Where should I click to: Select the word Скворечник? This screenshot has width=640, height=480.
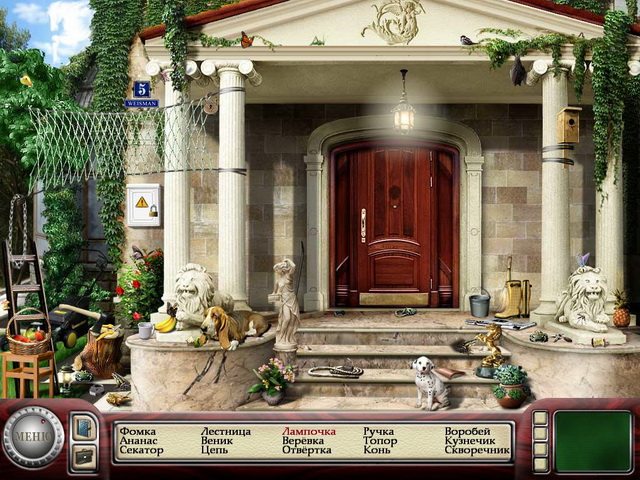(x=478, y=451)
